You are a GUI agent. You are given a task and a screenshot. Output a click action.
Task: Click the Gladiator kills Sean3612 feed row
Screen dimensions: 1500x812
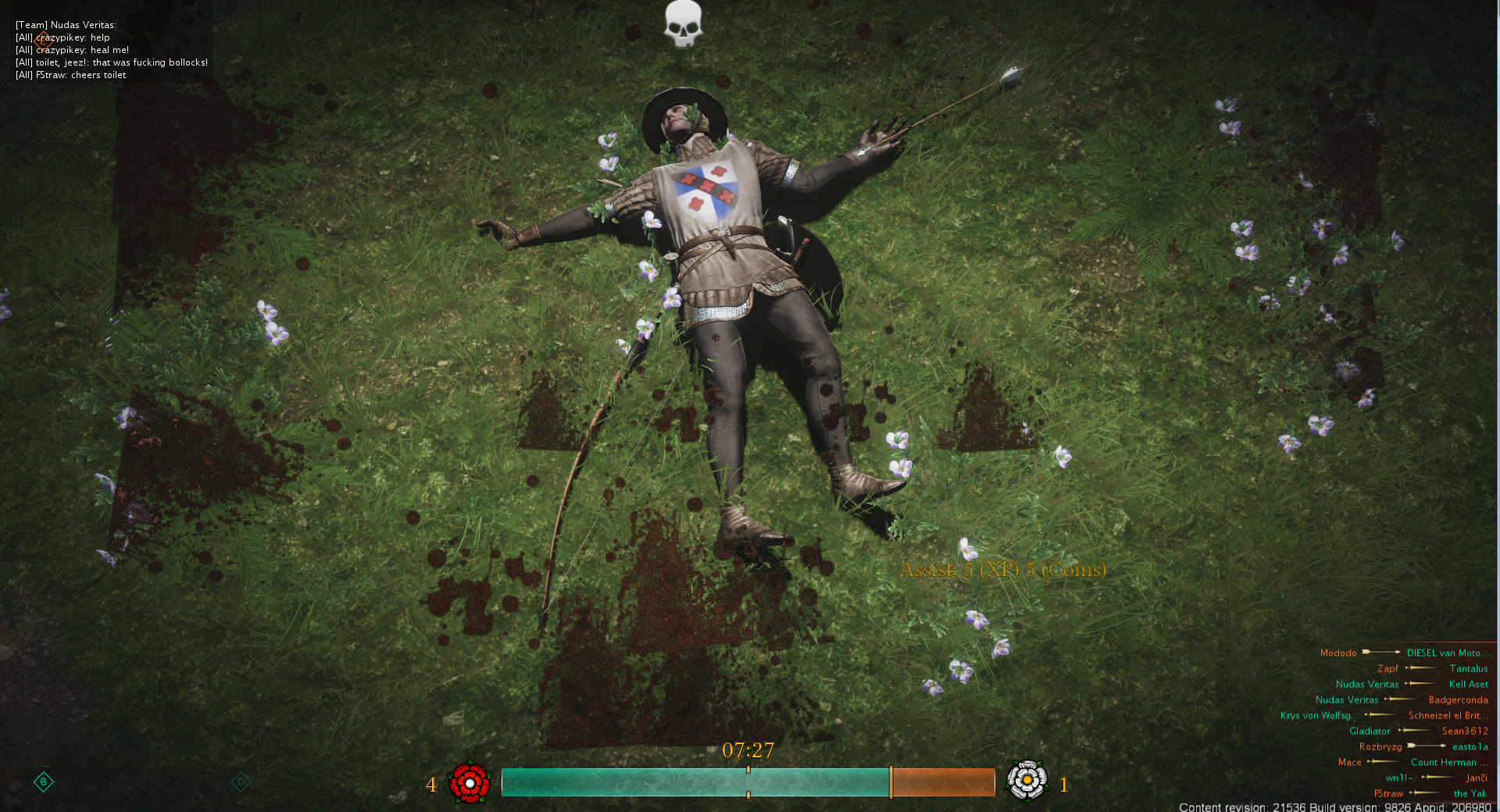(1418, 731)
